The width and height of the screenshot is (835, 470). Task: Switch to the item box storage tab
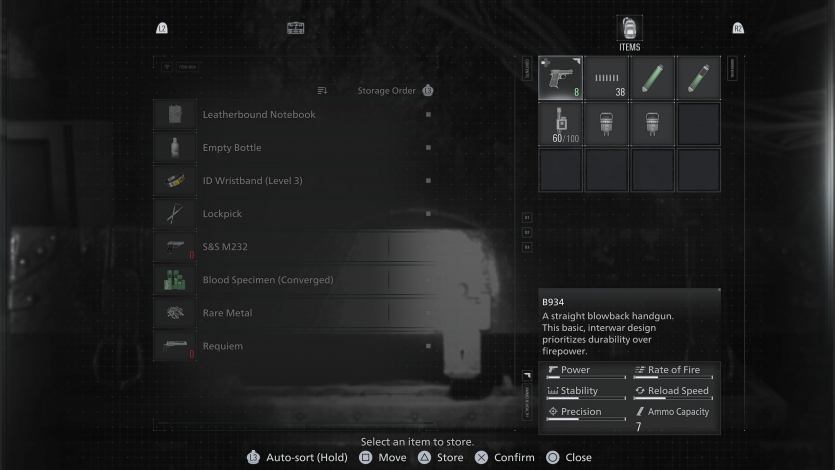295,28
